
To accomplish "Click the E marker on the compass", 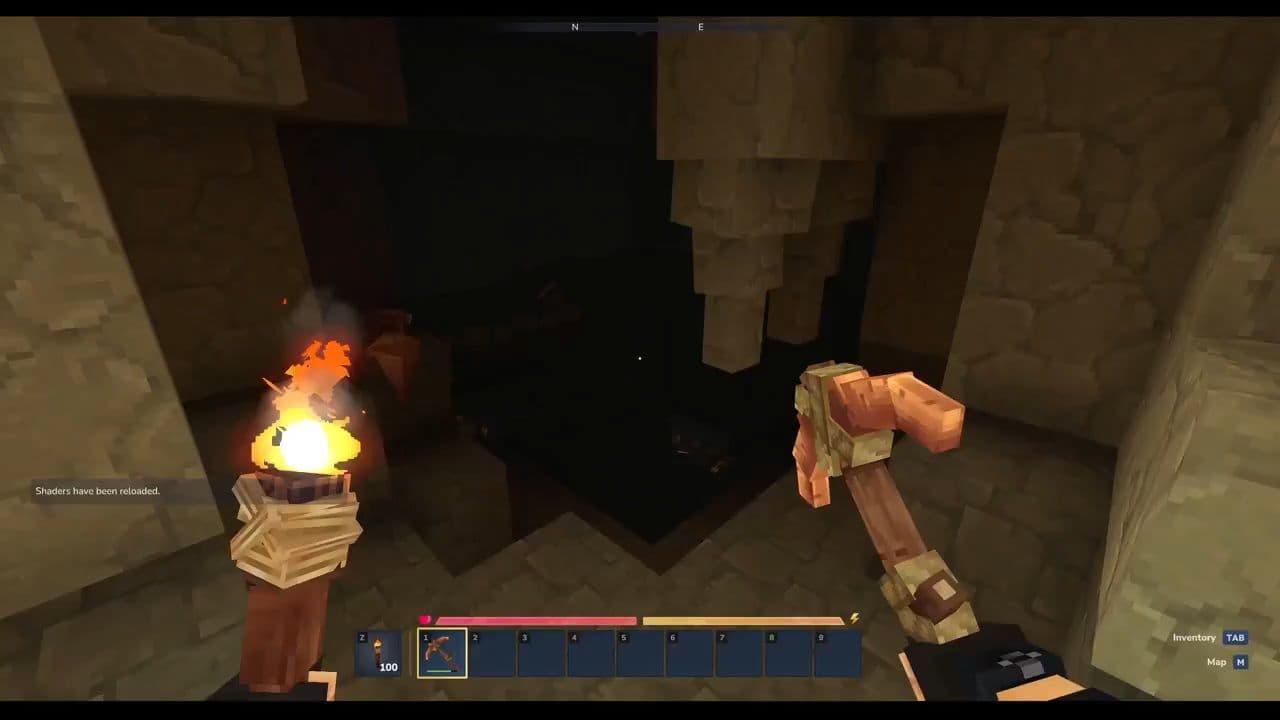I will 700,28.
